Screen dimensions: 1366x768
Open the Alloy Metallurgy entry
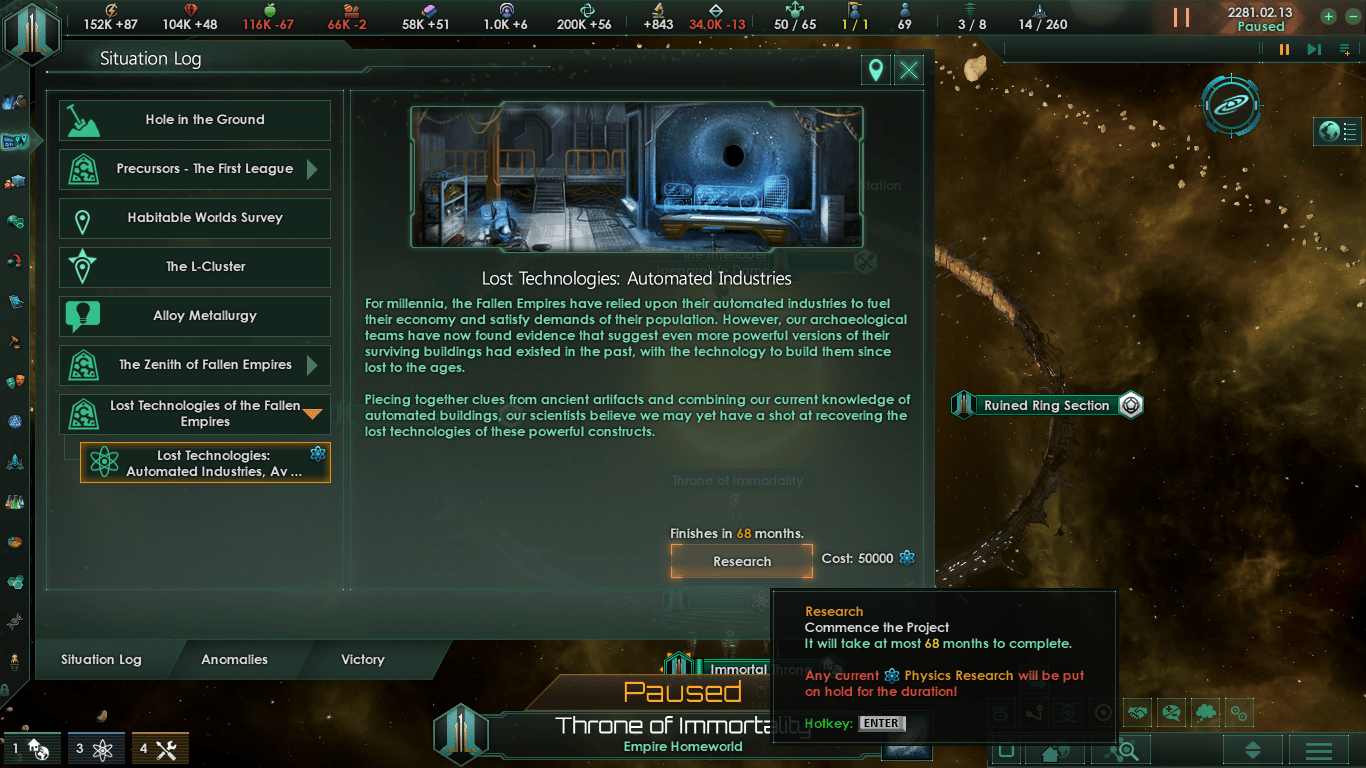point(195,316)
